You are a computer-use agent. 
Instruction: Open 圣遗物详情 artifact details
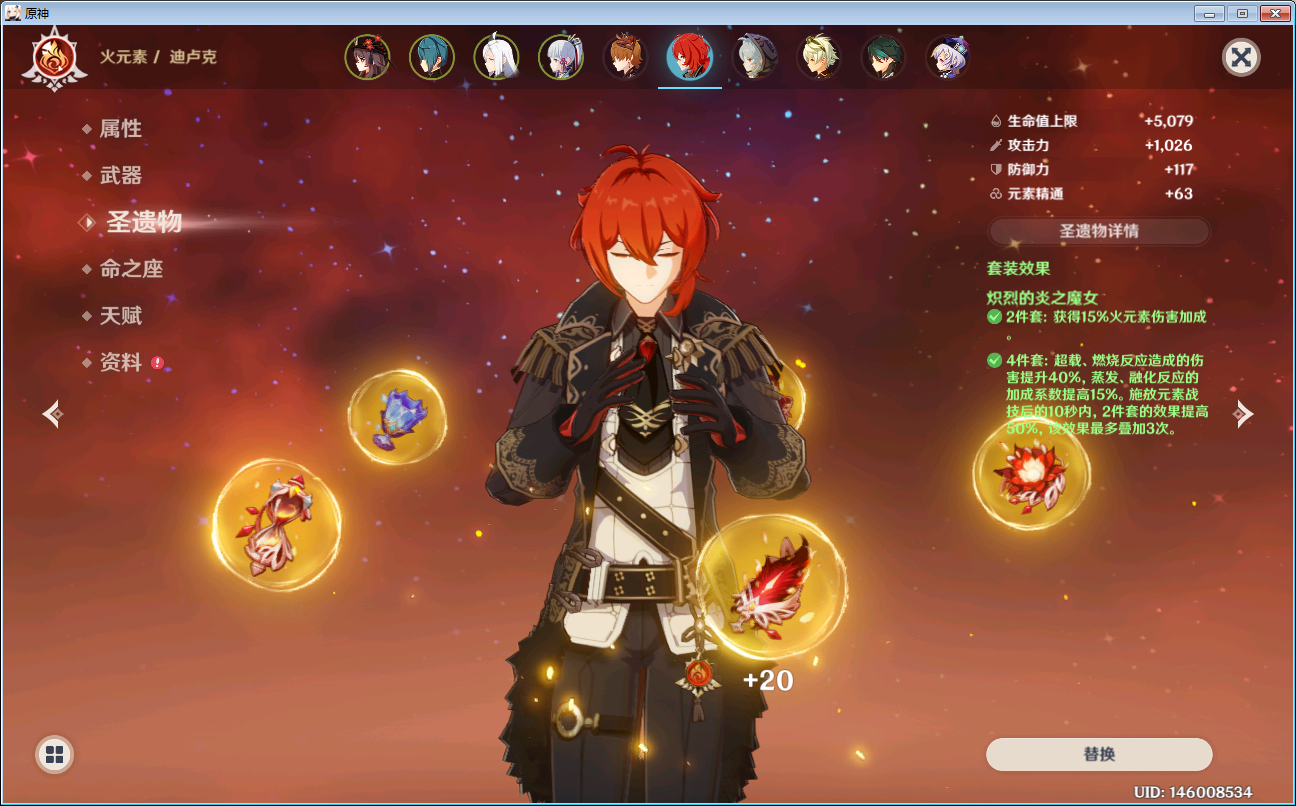pyautogui.click(x=1098, y=231)
